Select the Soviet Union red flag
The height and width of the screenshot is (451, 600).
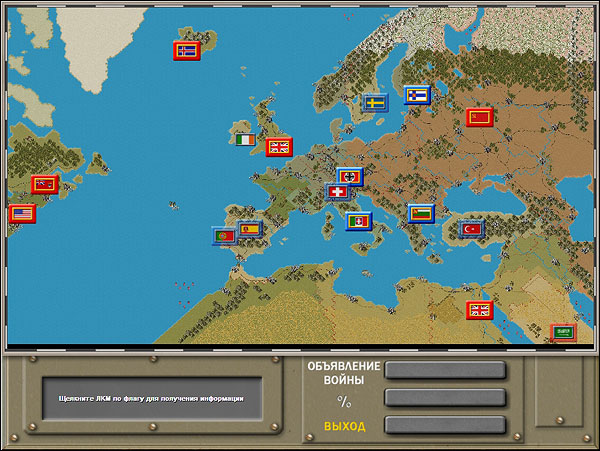click(479, 117)
